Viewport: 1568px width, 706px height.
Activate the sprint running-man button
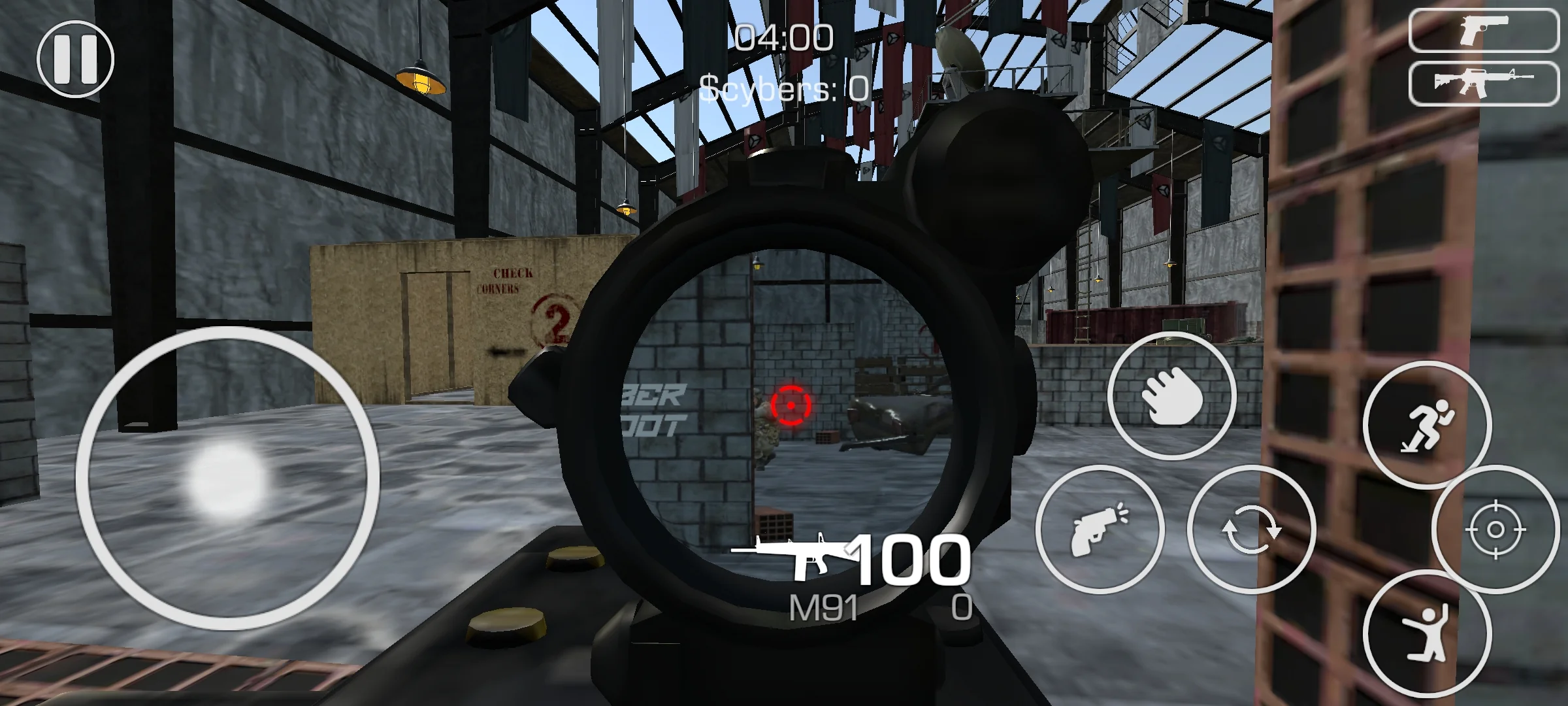1427,425
